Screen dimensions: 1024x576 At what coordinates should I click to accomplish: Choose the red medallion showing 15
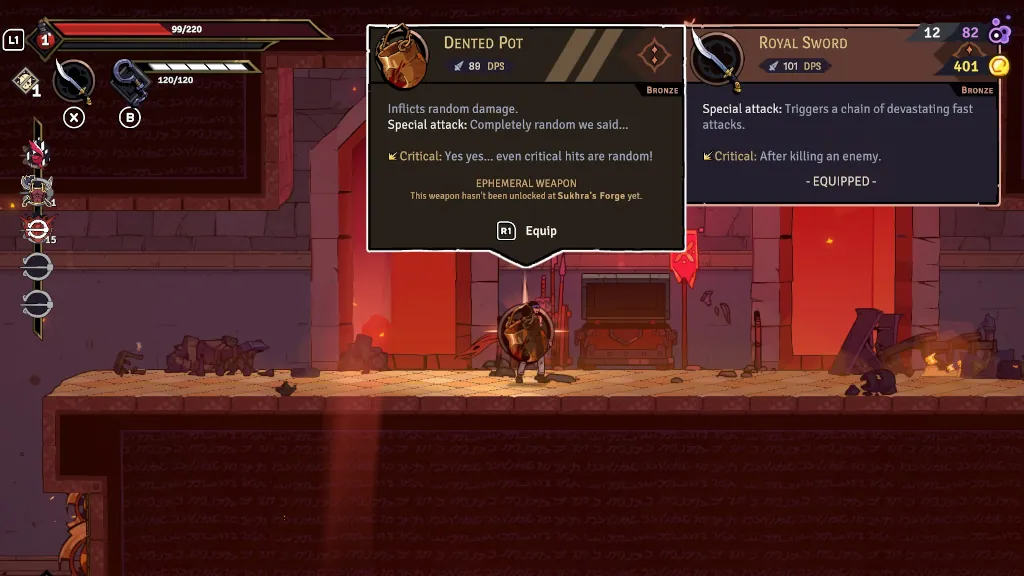click(37, 230)
